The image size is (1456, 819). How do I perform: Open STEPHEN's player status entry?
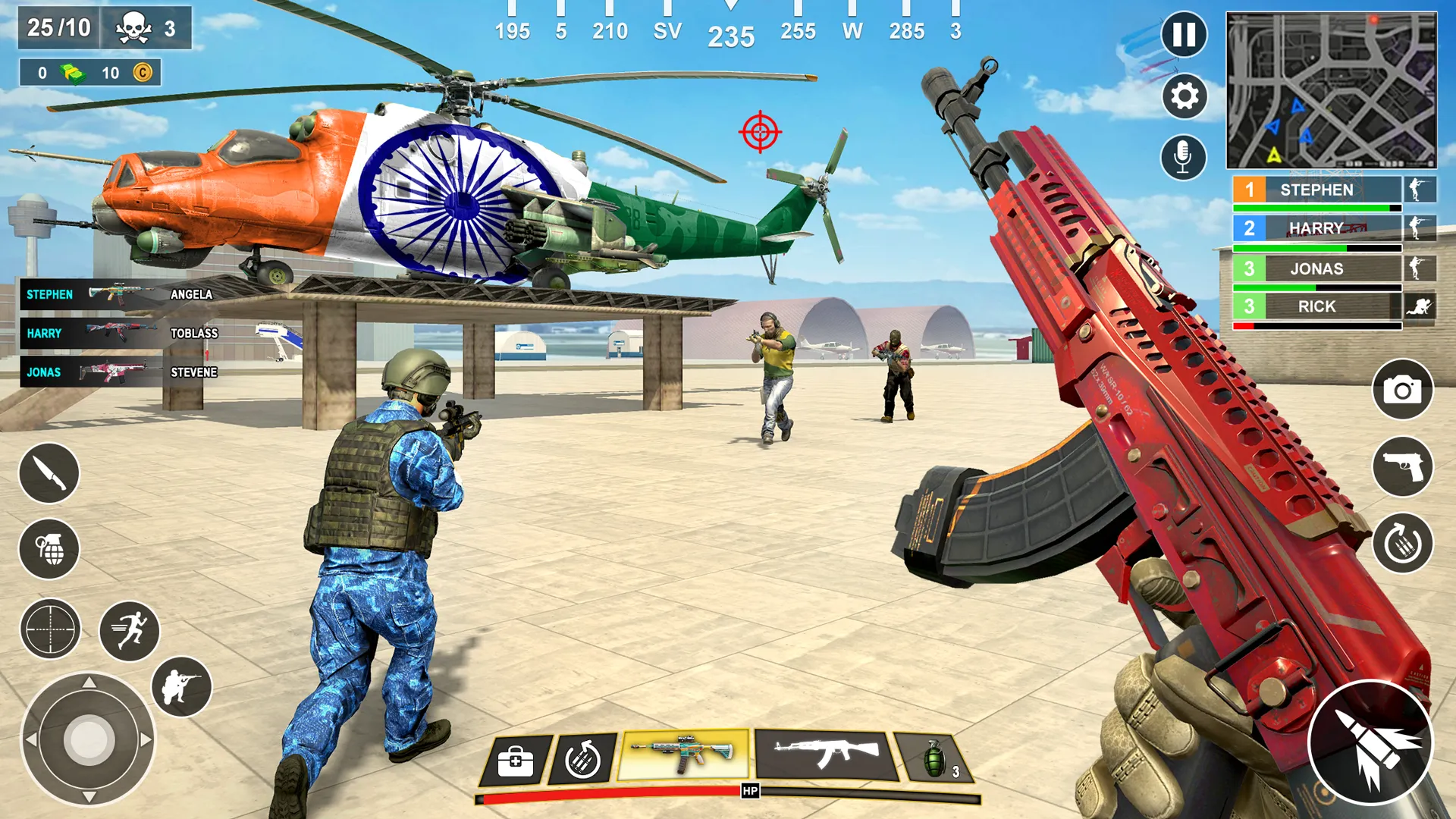1317,190
